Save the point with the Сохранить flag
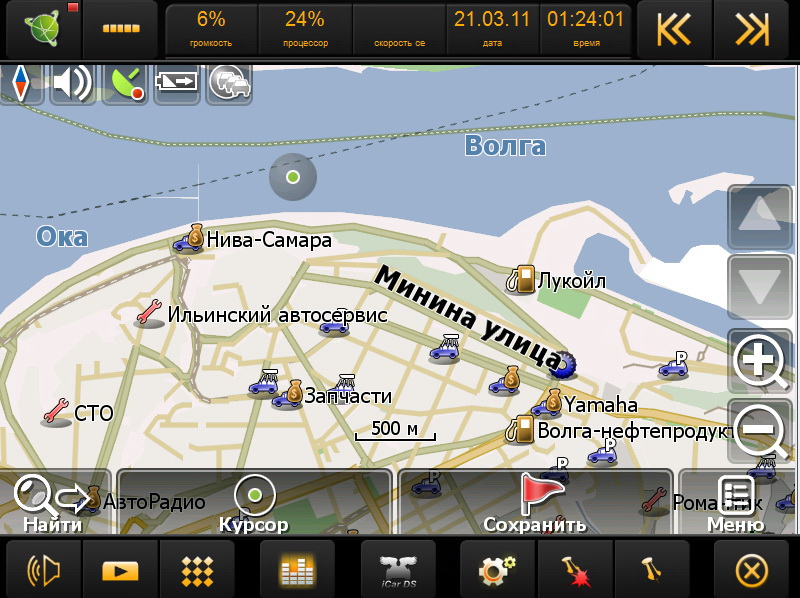800x598 pixels. click(x=536, y=502)
